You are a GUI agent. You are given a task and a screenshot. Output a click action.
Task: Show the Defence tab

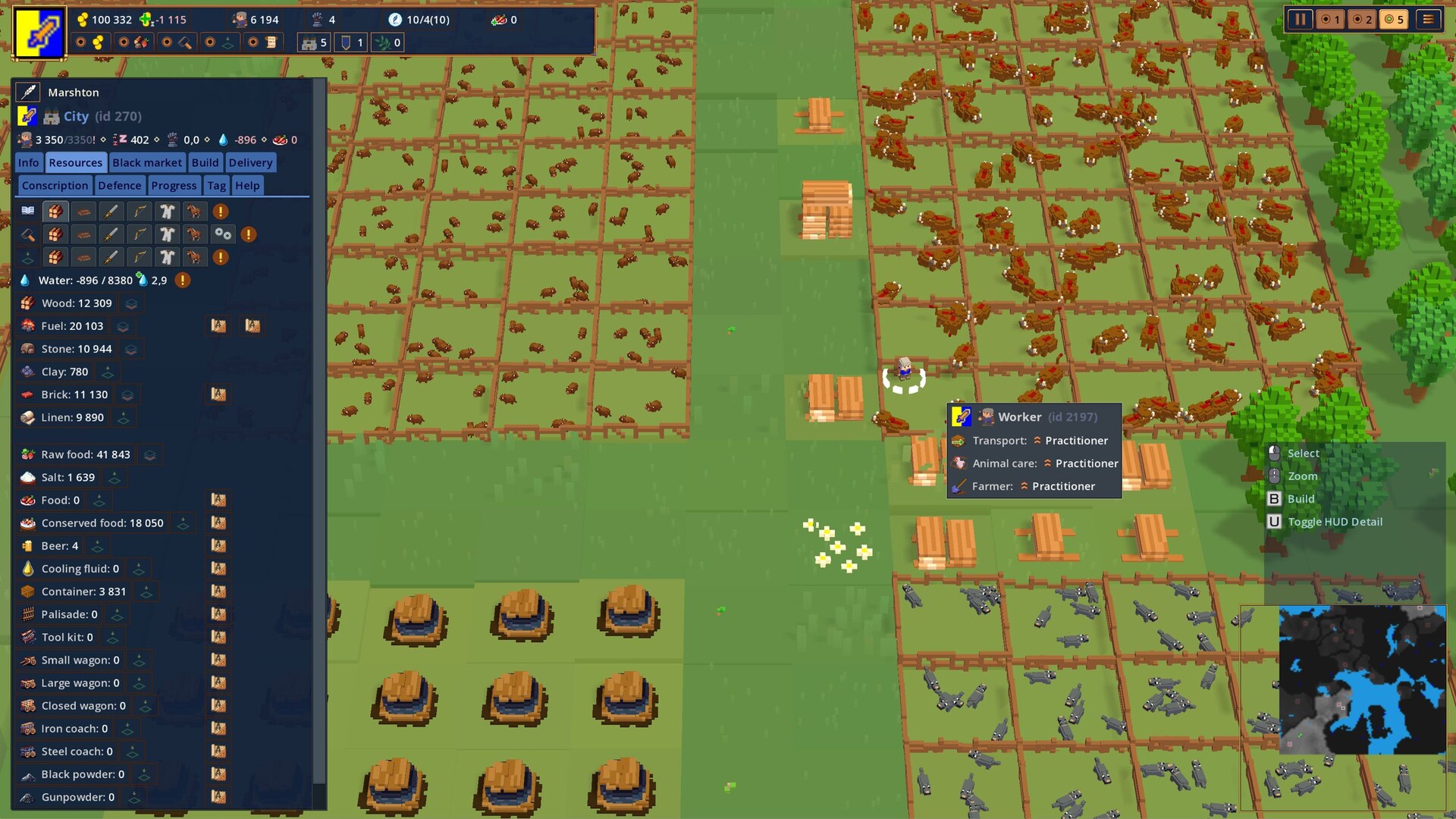pyautogui.click(x=120, y=185)
